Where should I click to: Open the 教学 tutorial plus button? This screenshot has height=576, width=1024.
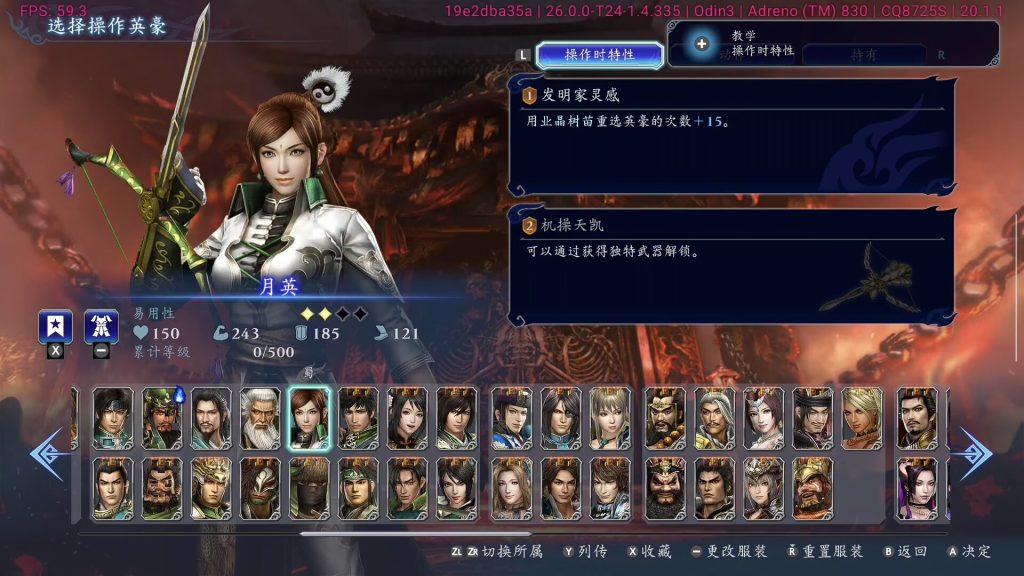pyautogui.click(x=702, y=44)
